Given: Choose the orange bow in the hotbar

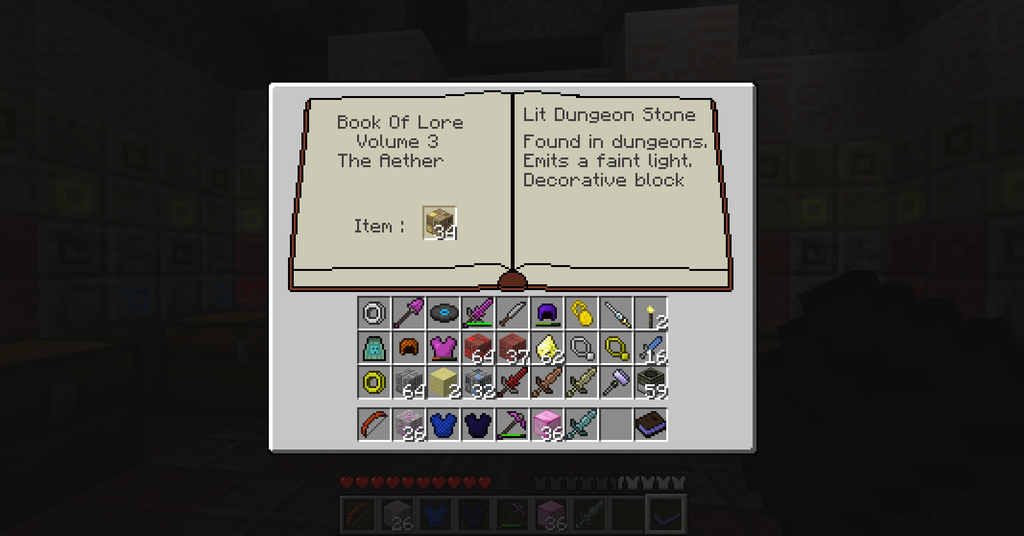Looking at the screenshot, I should (374, 424).
